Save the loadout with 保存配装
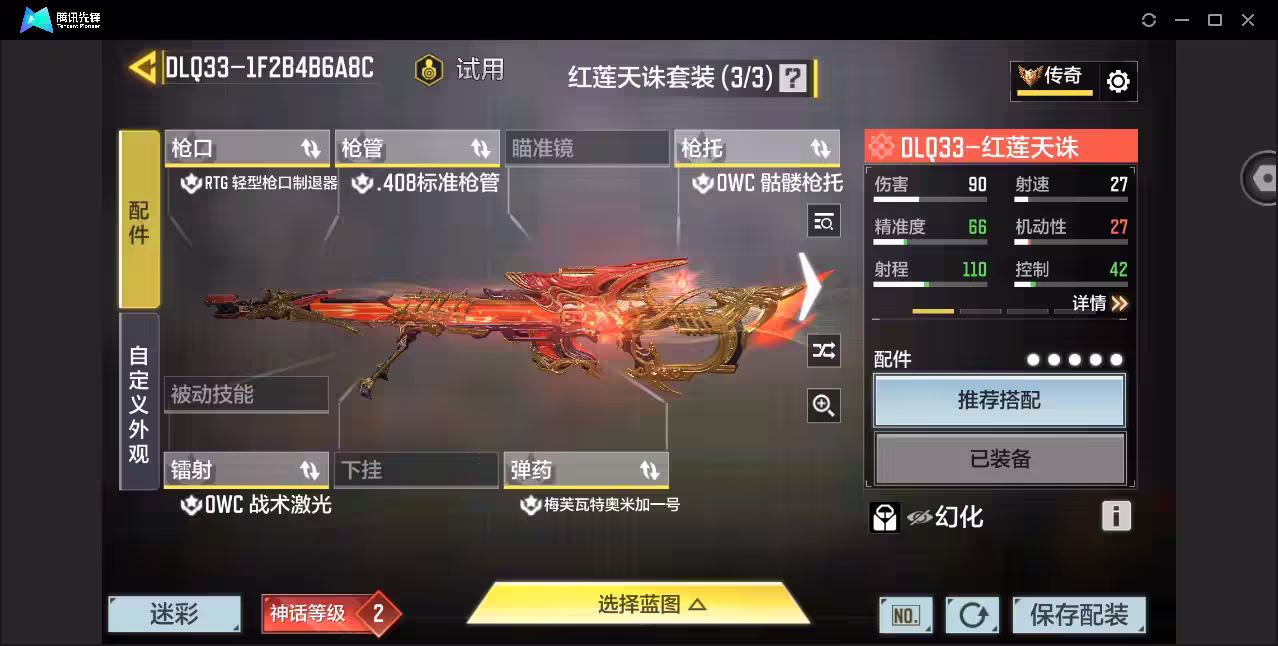Screen dimensions: 1278x646 [1078, 615]
